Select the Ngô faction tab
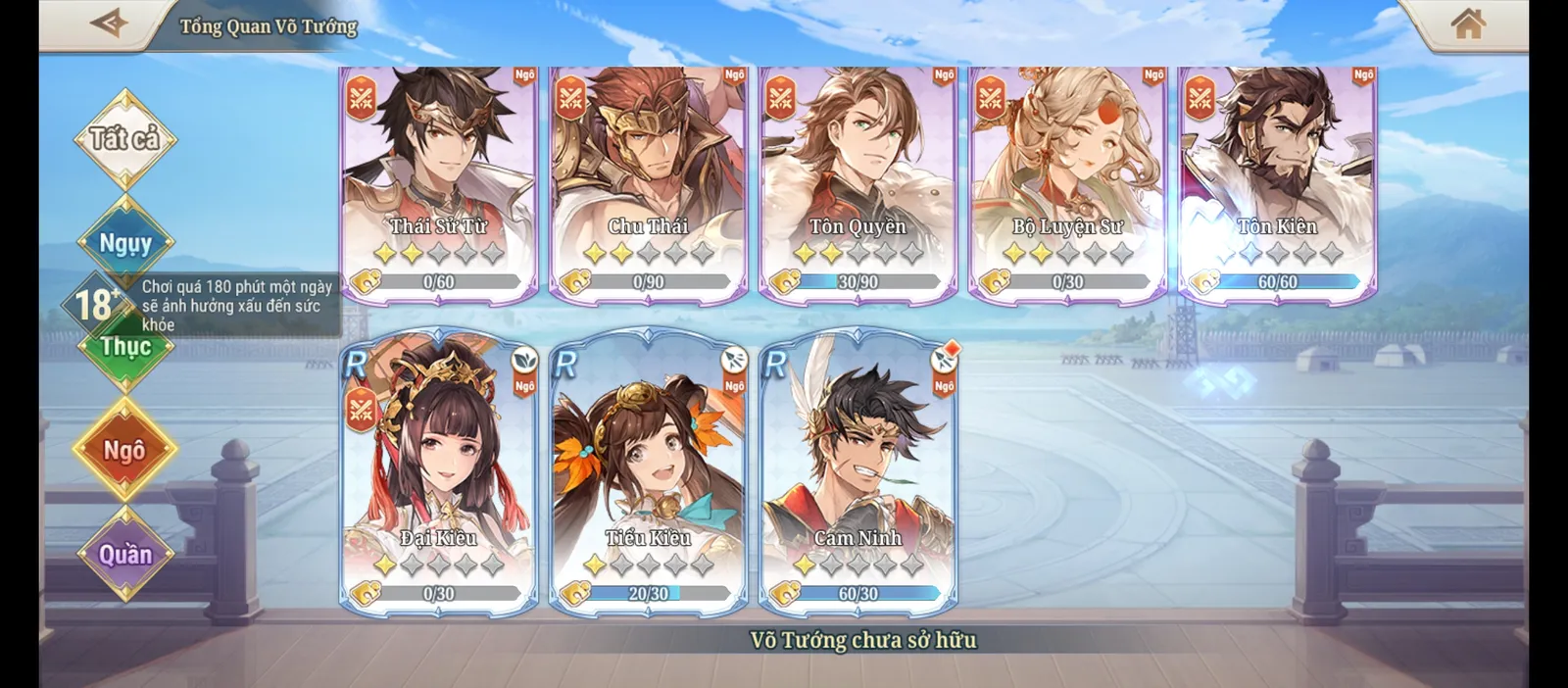 click(124, 450)
